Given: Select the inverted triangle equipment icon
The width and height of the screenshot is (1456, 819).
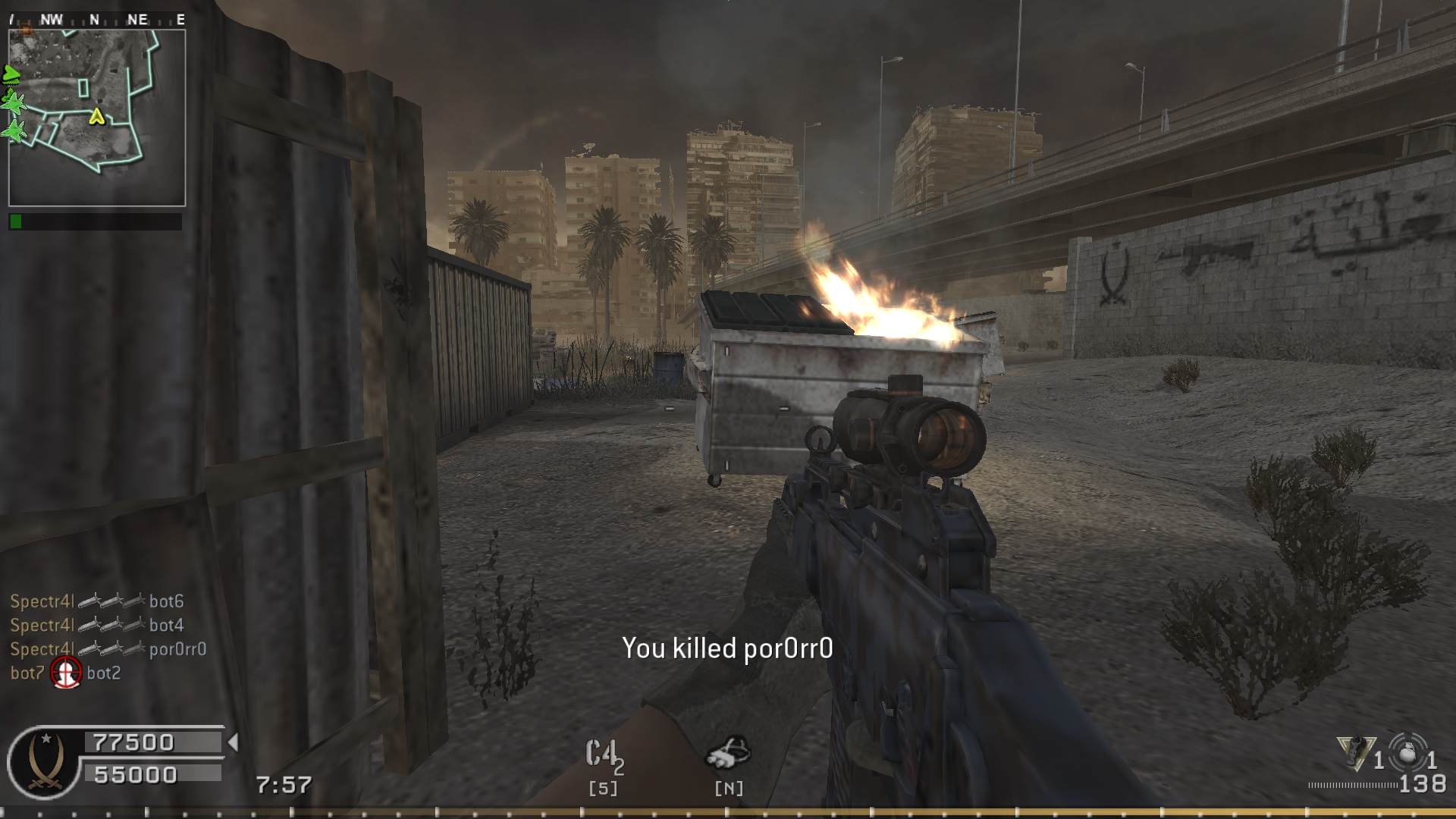Looking at the screenshot, I should (x=1355, y=753).
